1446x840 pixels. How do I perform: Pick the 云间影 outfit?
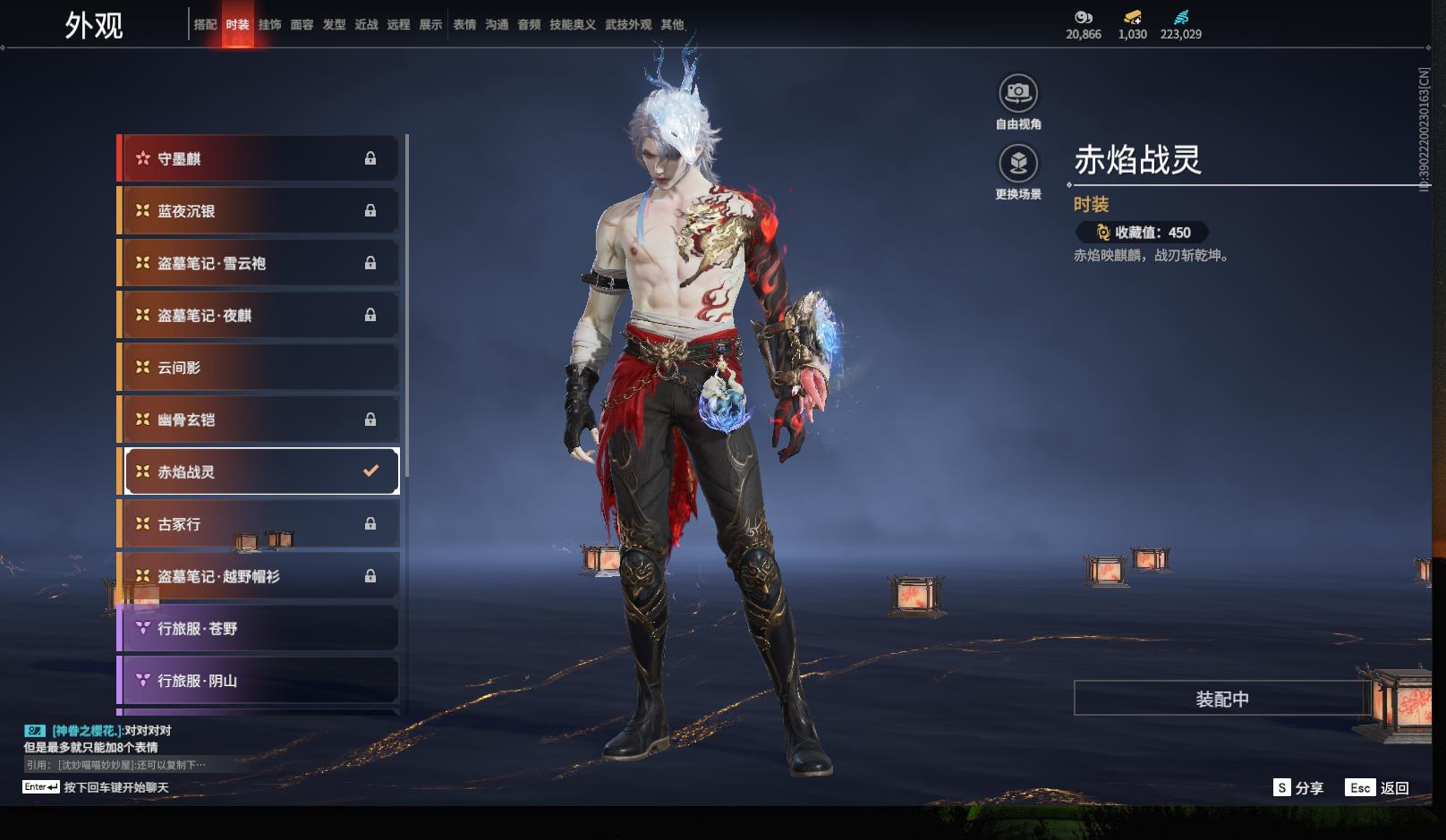(259, 368)
